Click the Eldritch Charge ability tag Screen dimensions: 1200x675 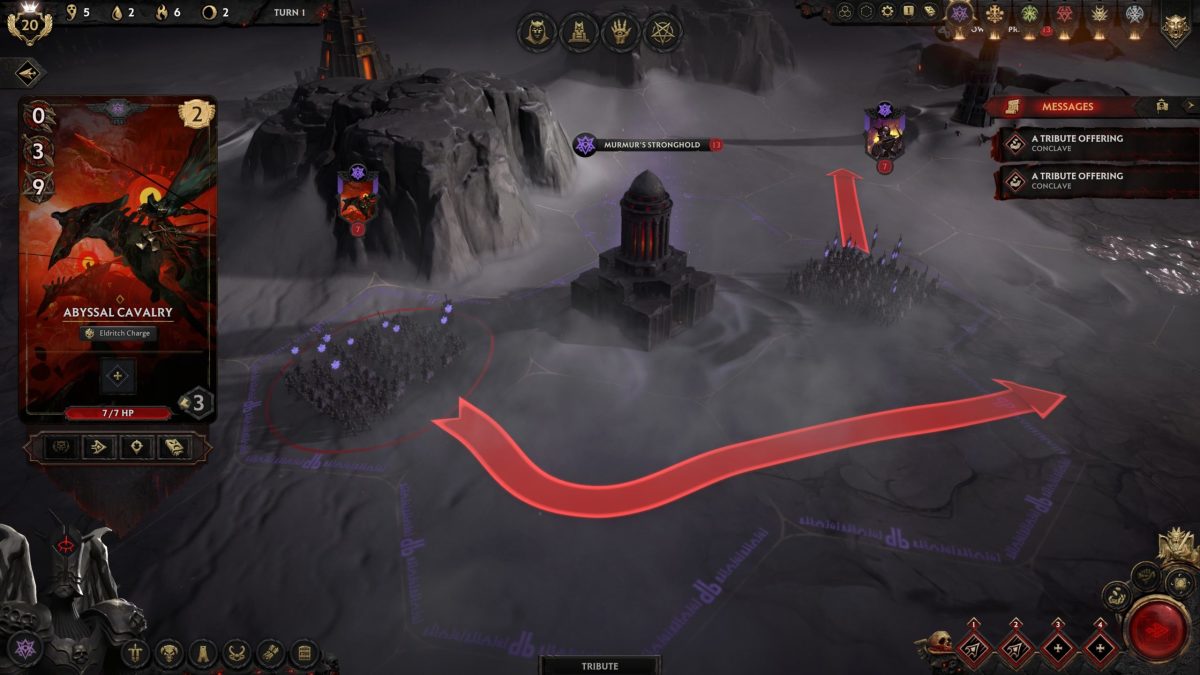click(x=118, y=333)
